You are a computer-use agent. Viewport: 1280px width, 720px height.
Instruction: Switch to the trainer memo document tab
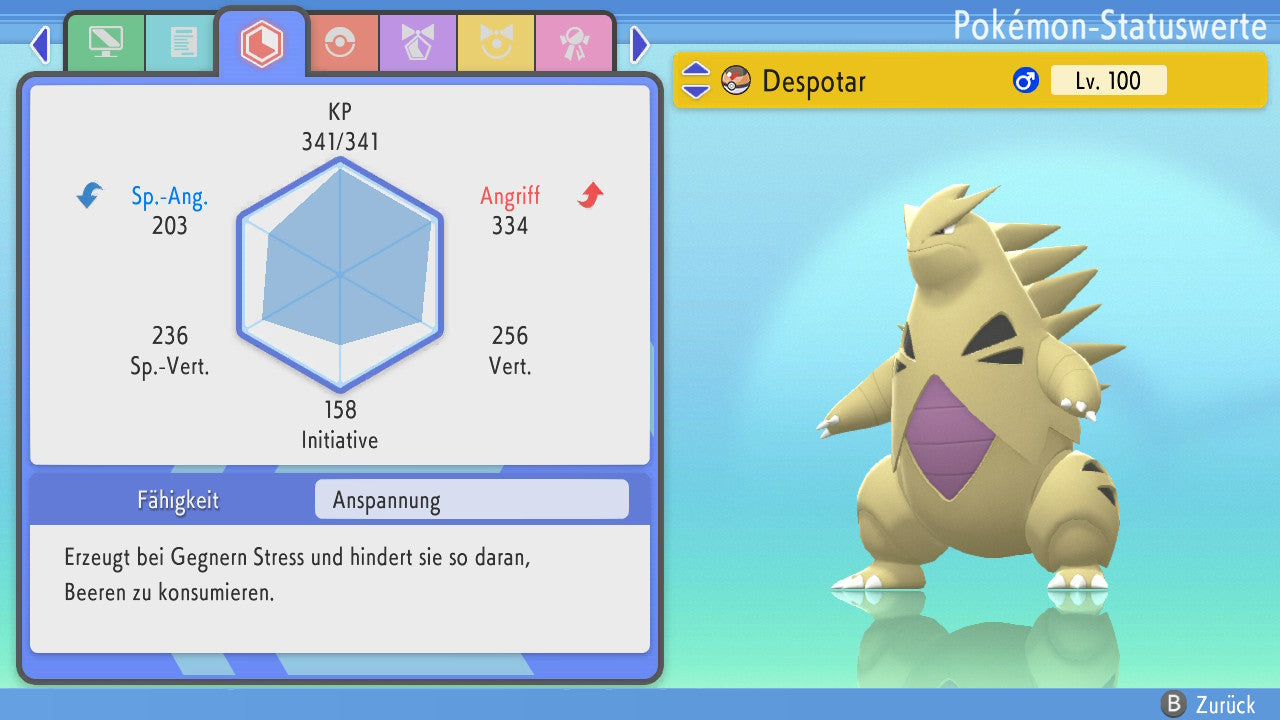pyautogui.click(x=183, y=42)
